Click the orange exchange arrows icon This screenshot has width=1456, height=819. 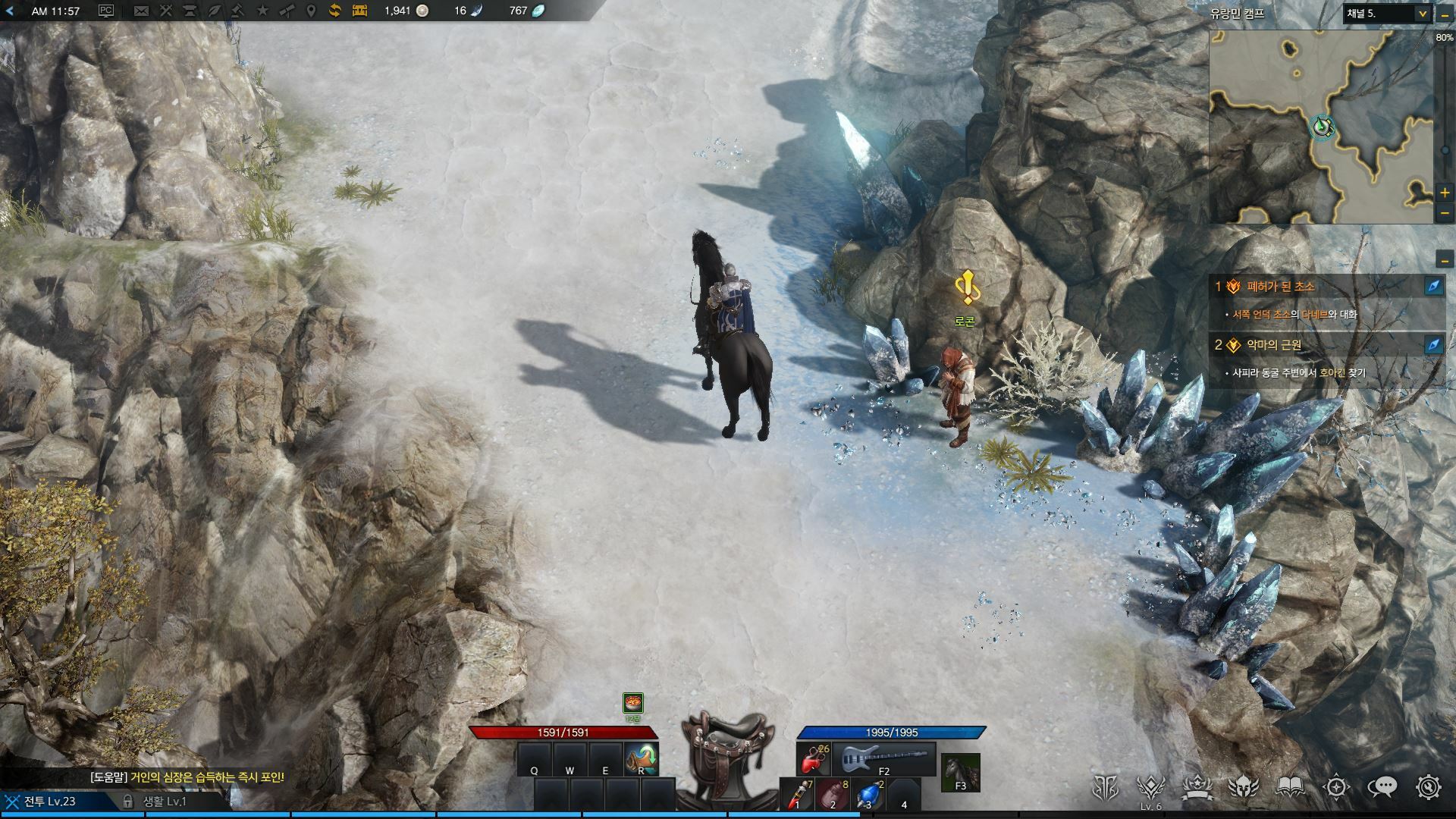click(334, 11)
